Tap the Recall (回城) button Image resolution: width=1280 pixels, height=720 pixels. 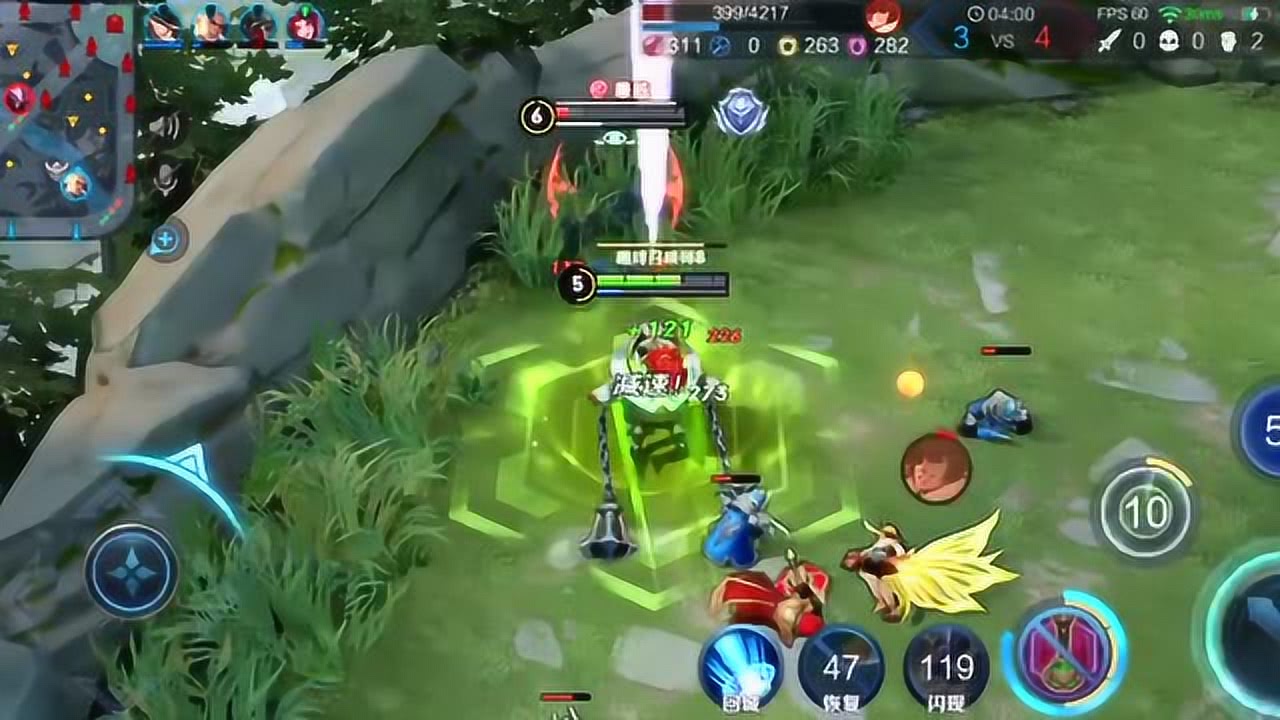(741, 666)
